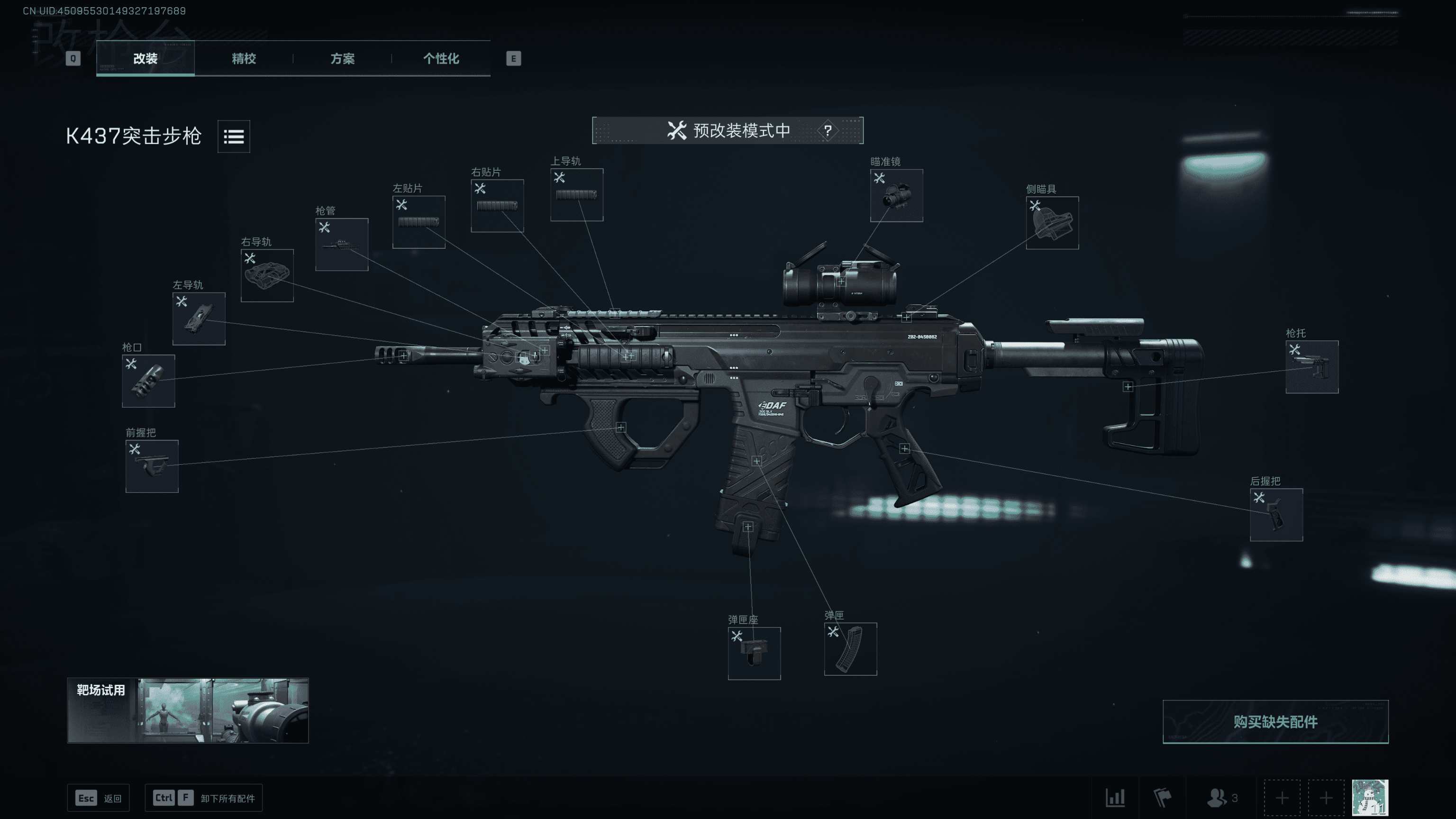Open the statistics bar chart icon

point(1115,798)
